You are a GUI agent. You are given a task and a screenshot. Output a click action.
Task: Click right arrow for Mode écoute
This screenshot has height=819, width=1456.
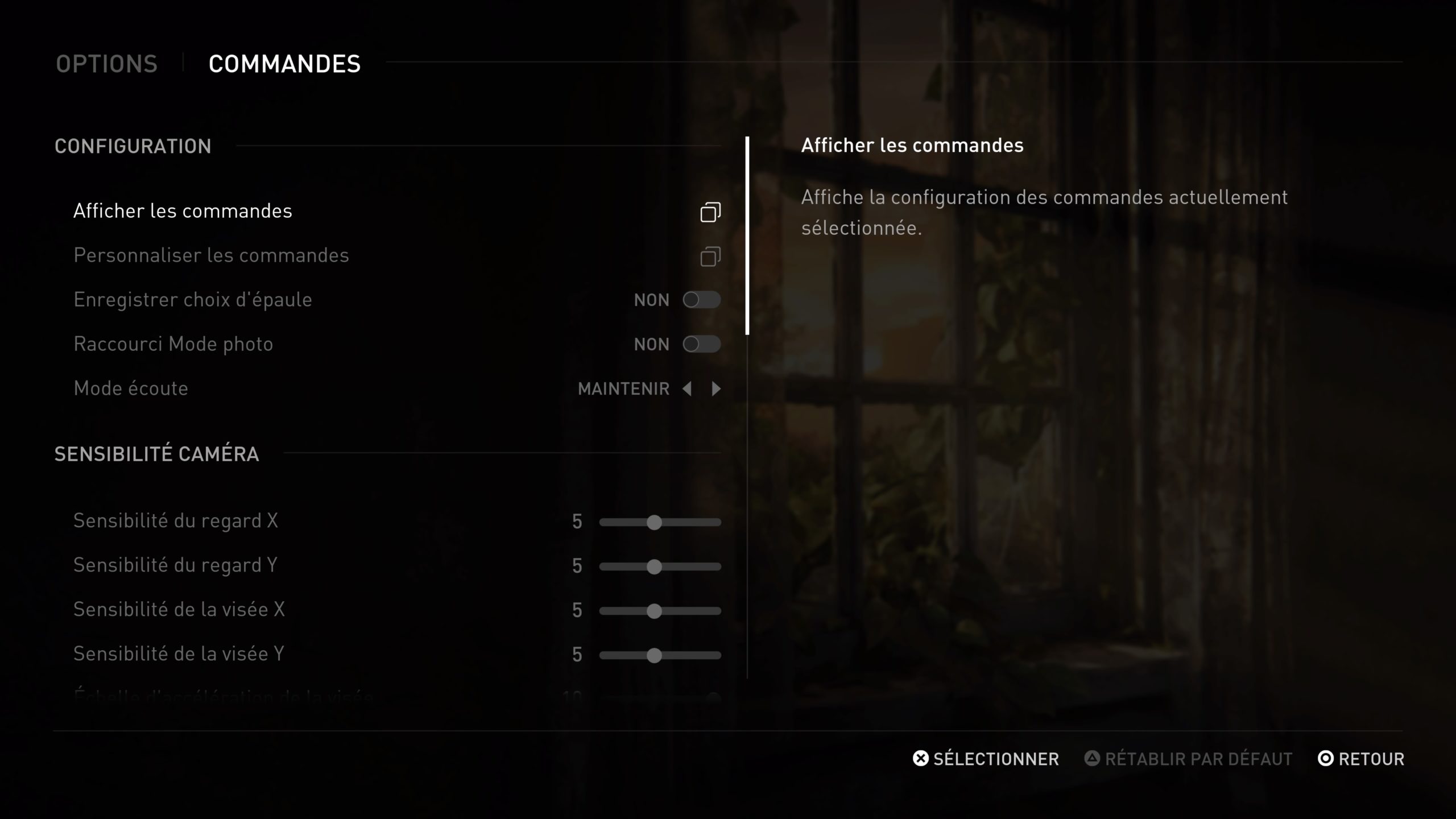click(x=716, y=388)
